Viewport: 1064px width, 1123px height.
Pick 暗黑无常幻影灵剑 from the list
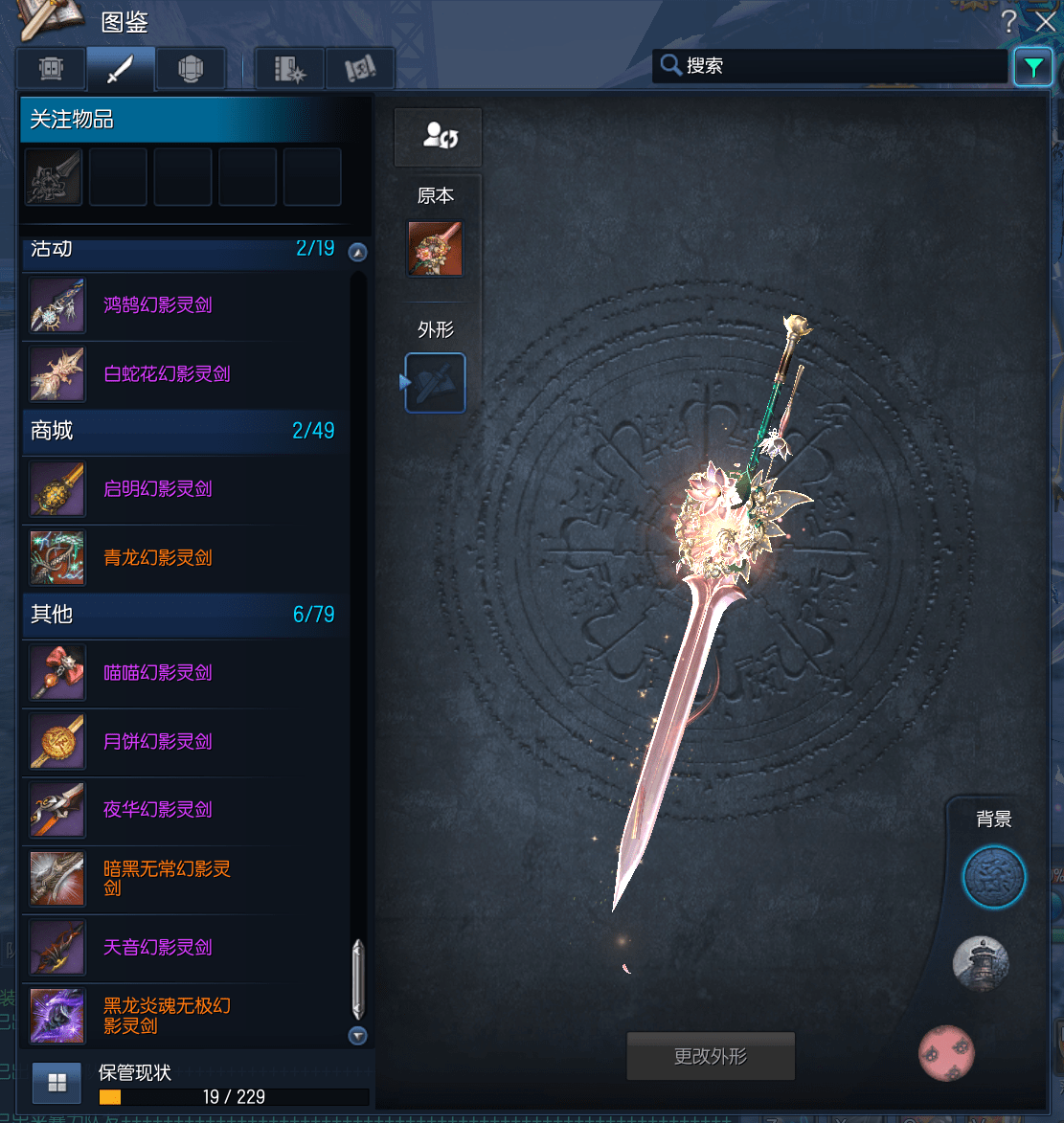coord(167,878)
